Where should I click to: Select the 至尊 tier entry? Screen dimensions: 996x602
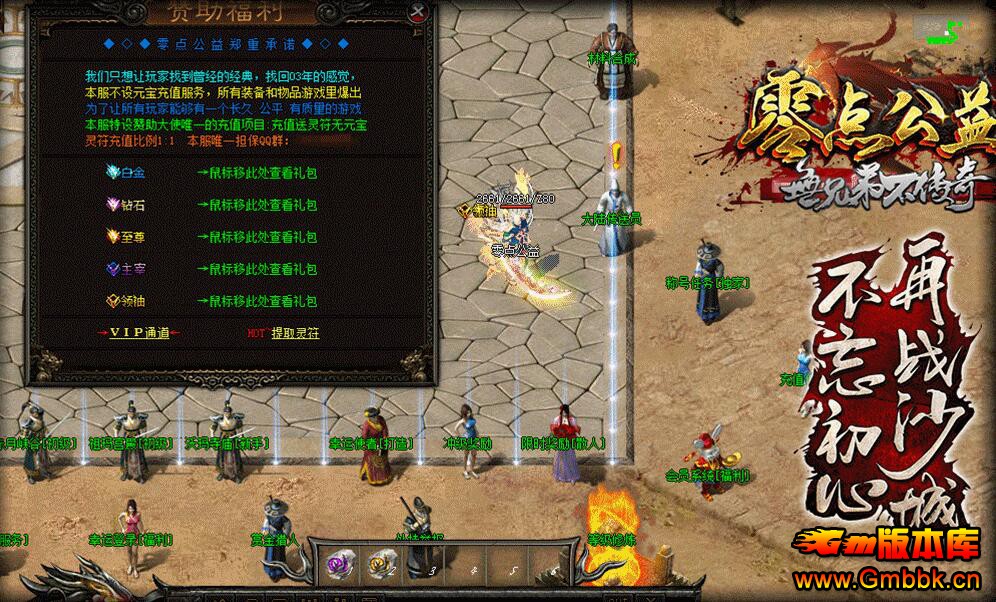127,237
